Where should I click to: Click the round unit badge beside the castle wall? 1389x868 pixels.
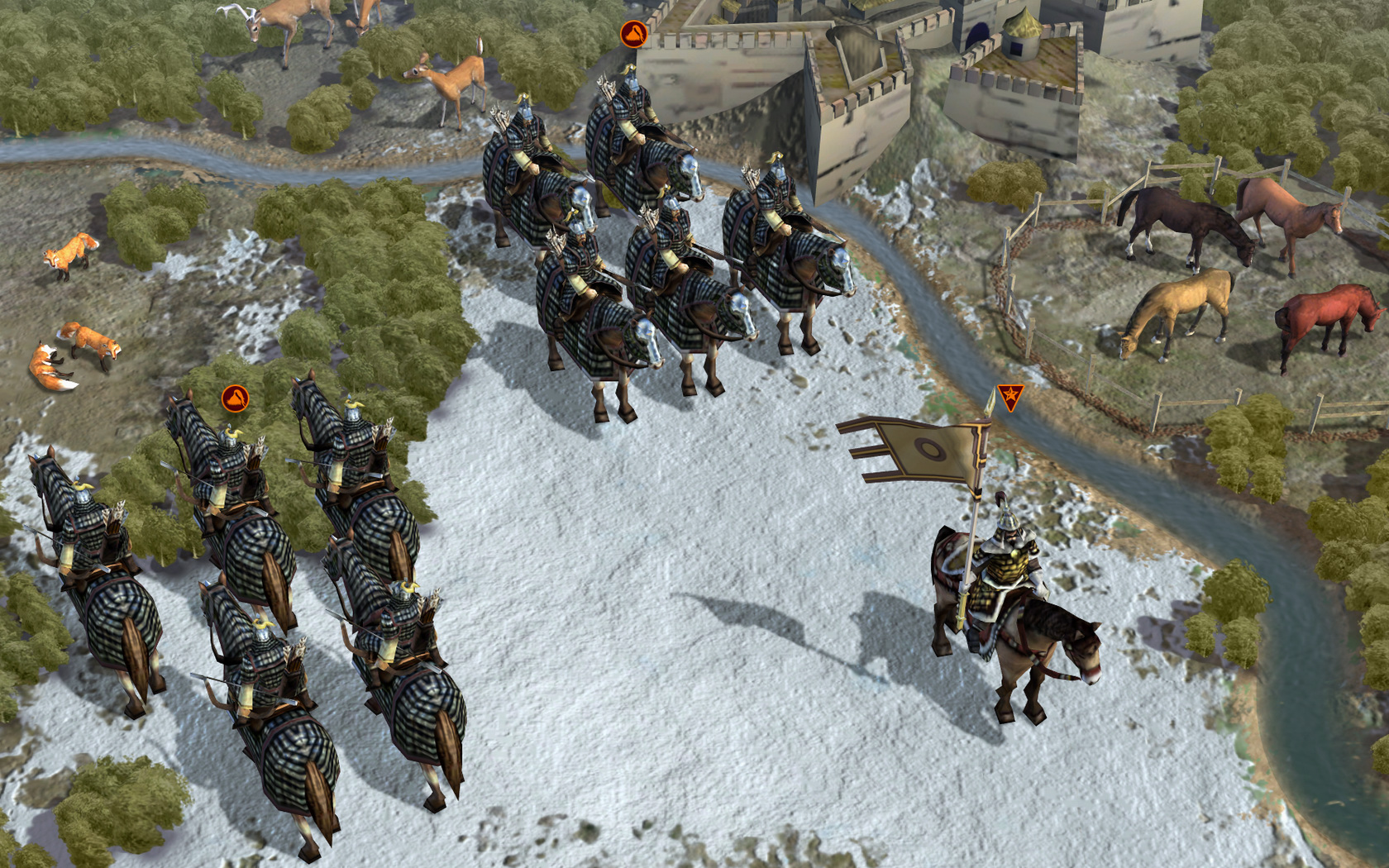pos(633,35)
